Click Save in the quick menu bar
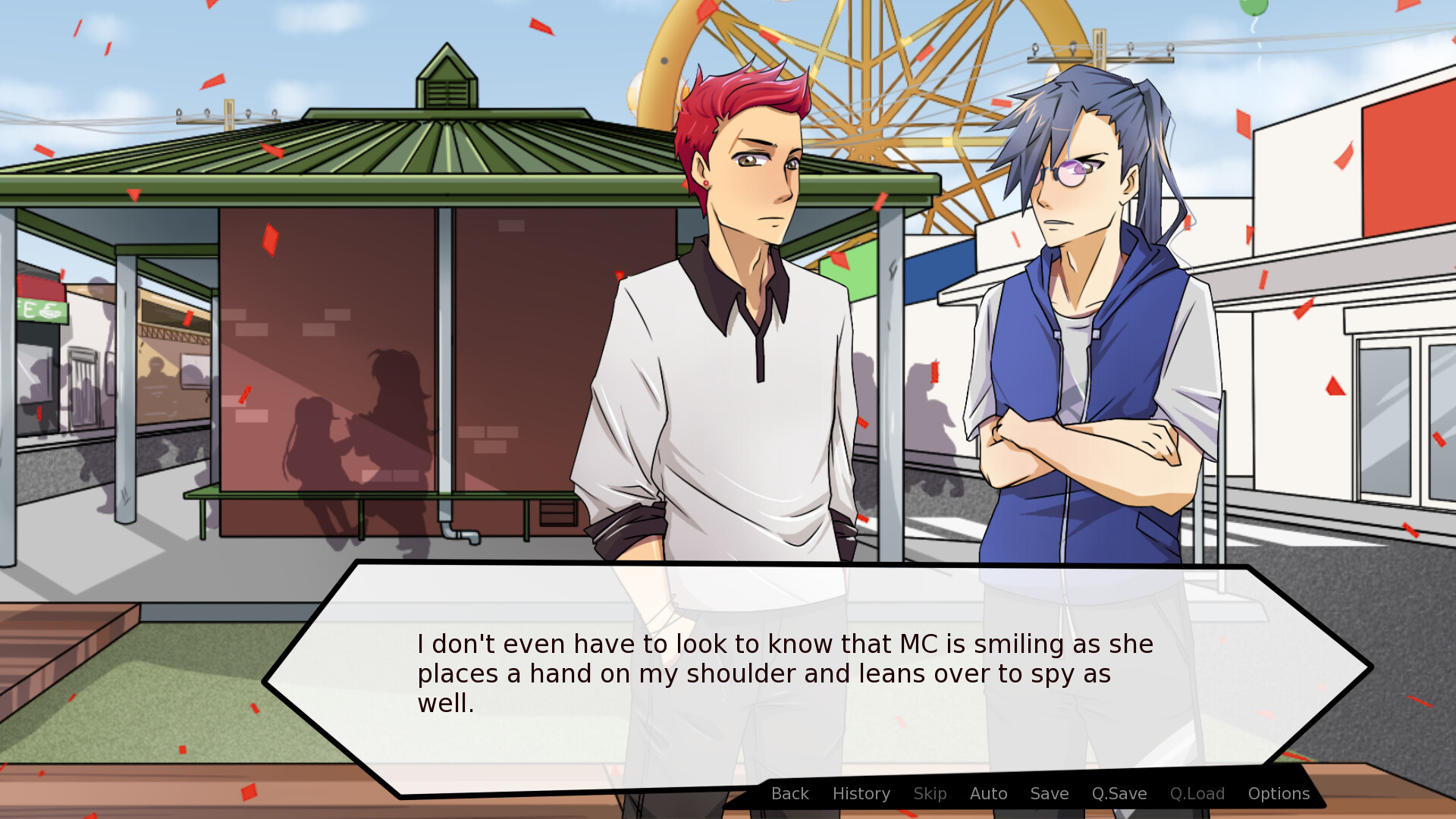Image resolution: width=1456 pixels, height=819 pixels. click(x=1049, y=793)
